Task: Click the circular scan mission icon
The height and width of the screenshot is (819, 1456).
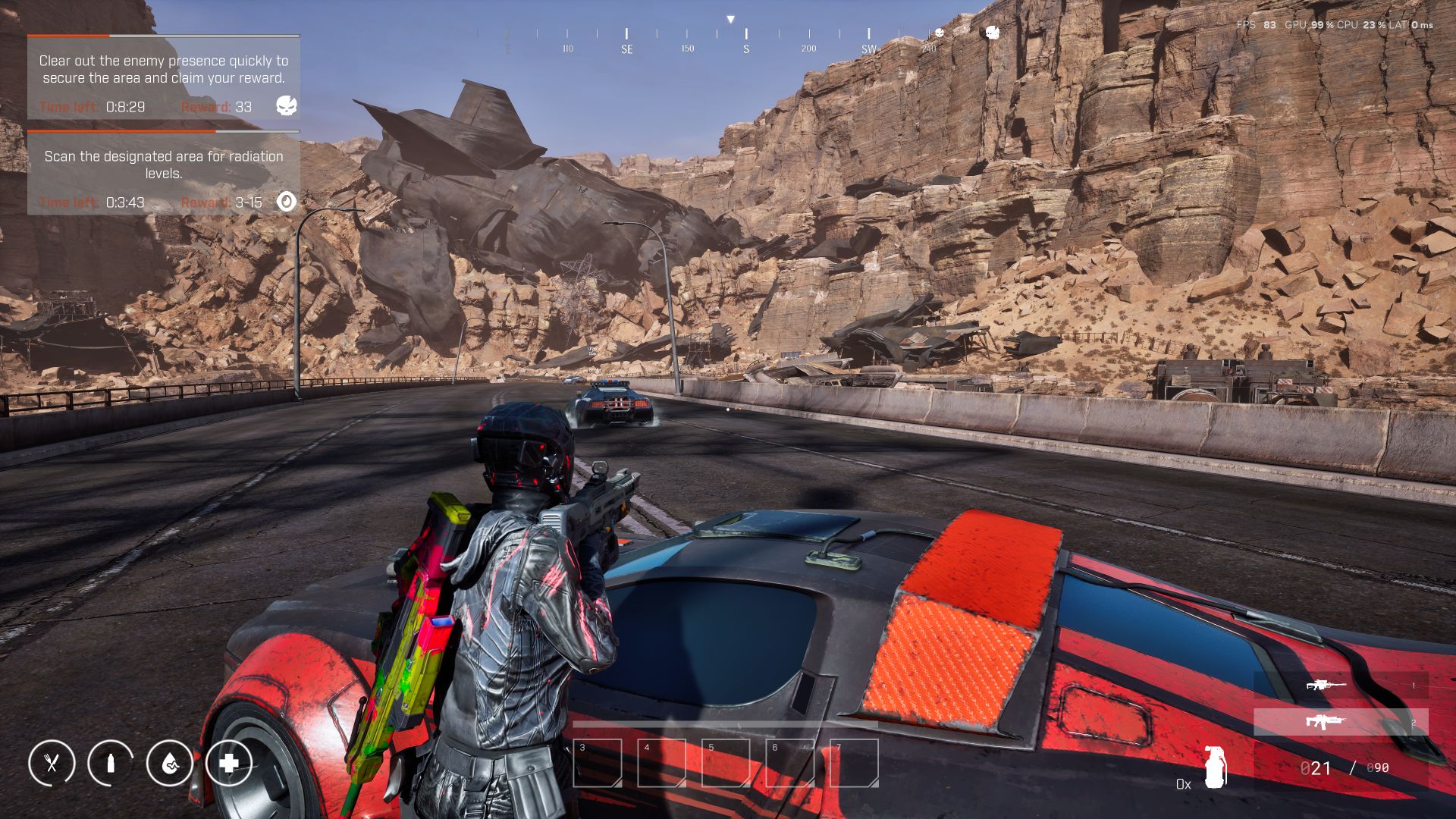Action: [286, 201]
